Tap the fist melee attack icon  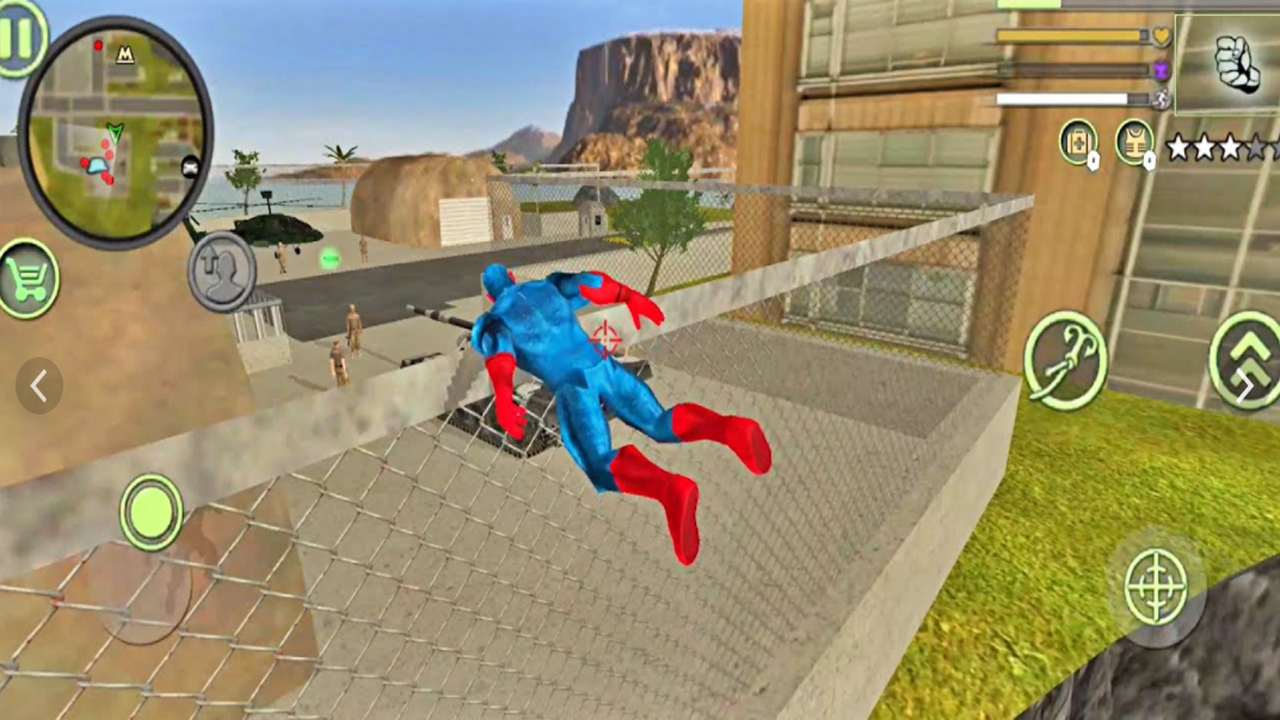tap(1237, 62)
